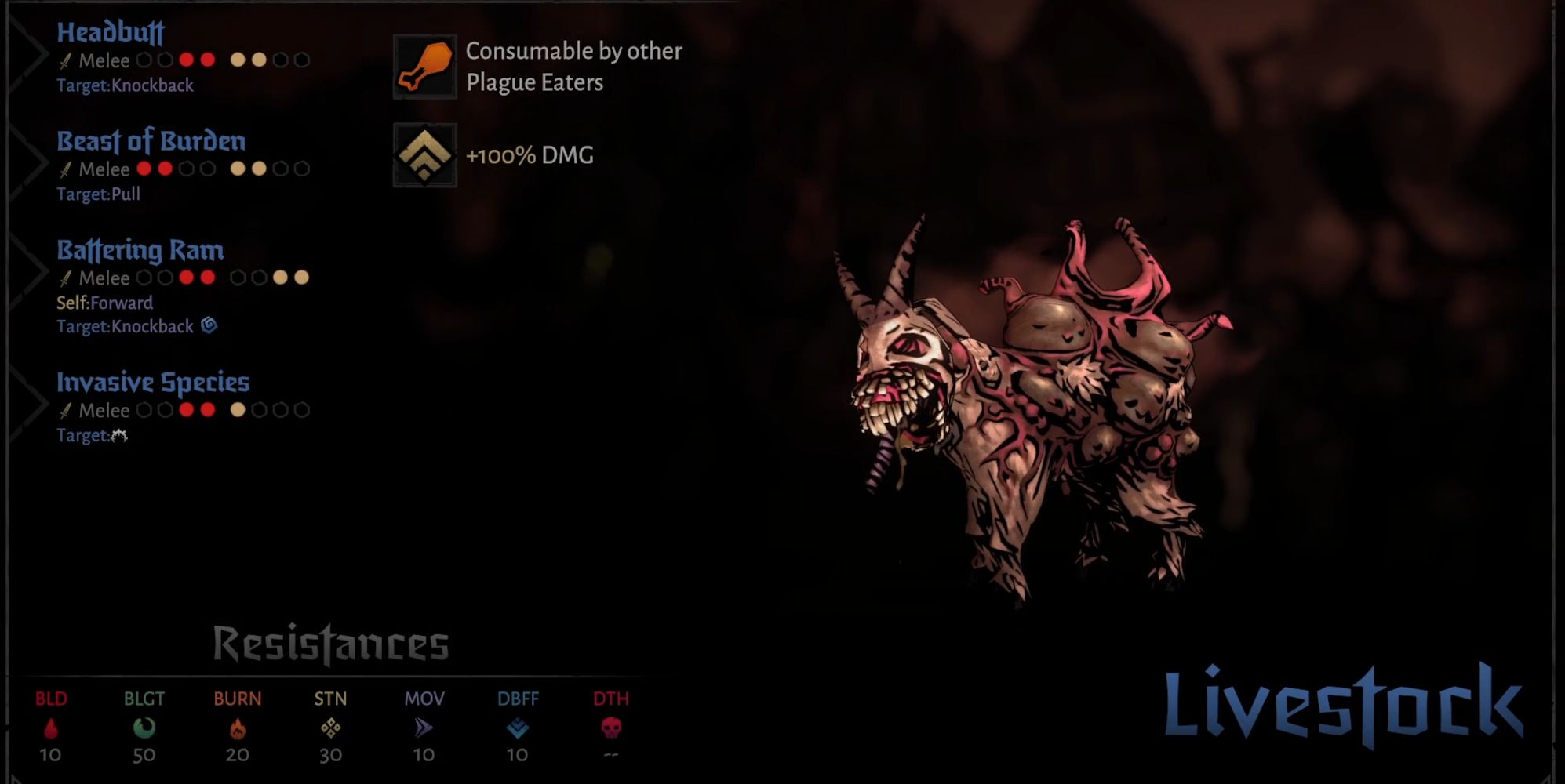The height and width of the screenshot is (784, 1565).
Task: Select the Headbutt skill entry
Action: coord(111,33)
